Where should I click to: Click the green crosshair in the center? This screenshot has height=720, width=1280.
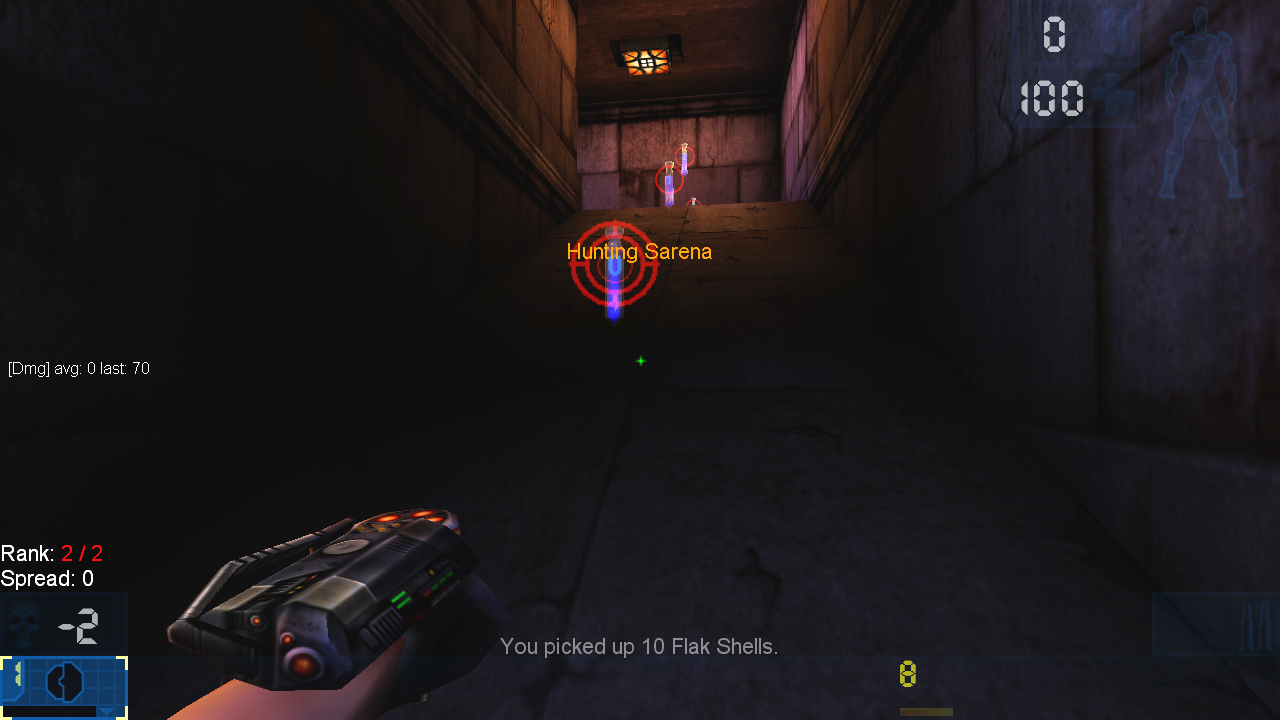(x=641, y=361)
